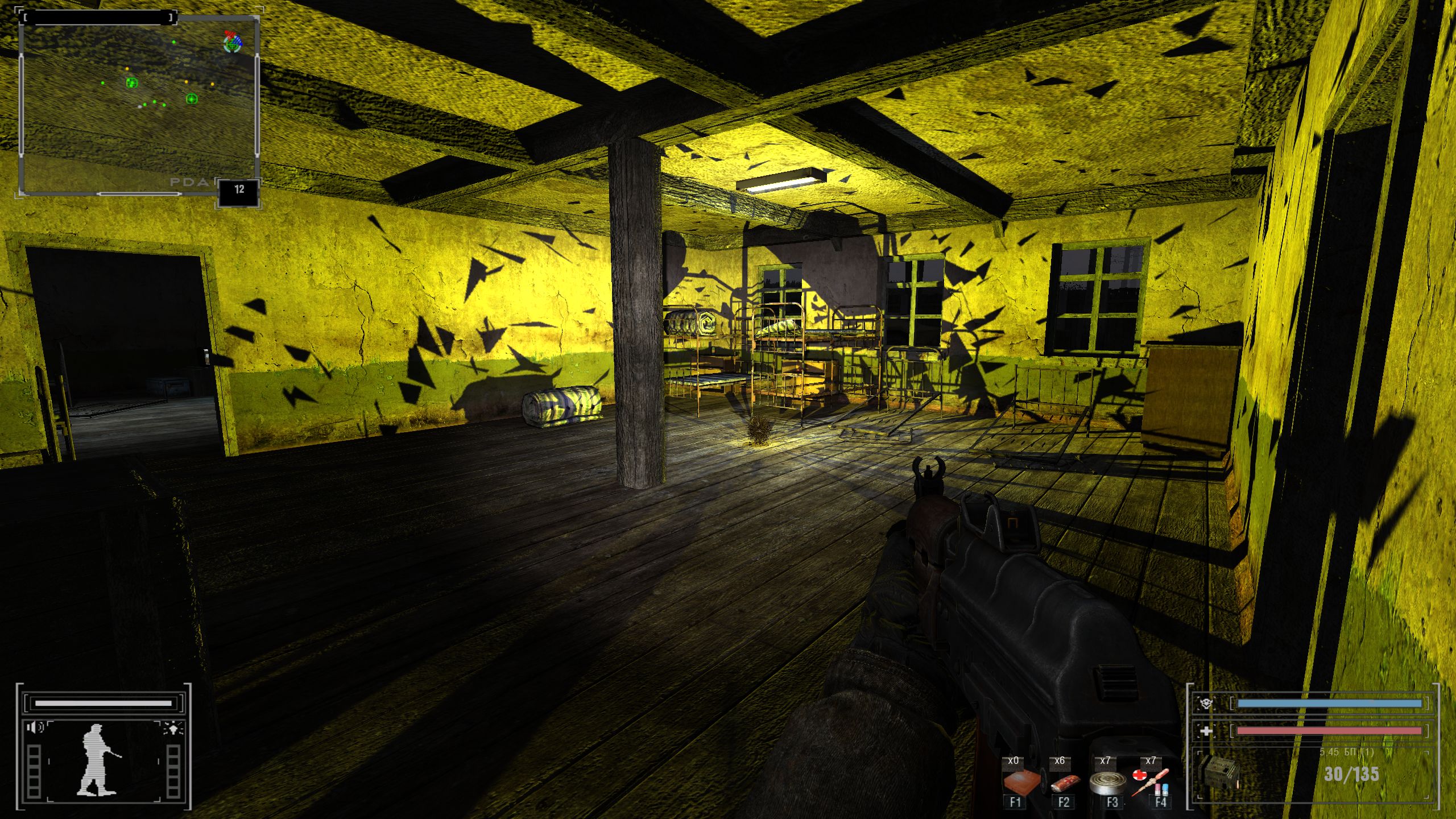Image resolution: width=1456 pixels, height=819 pixels.
Task: Click the compass marker on the minimap
Action: tap(232, 42)
